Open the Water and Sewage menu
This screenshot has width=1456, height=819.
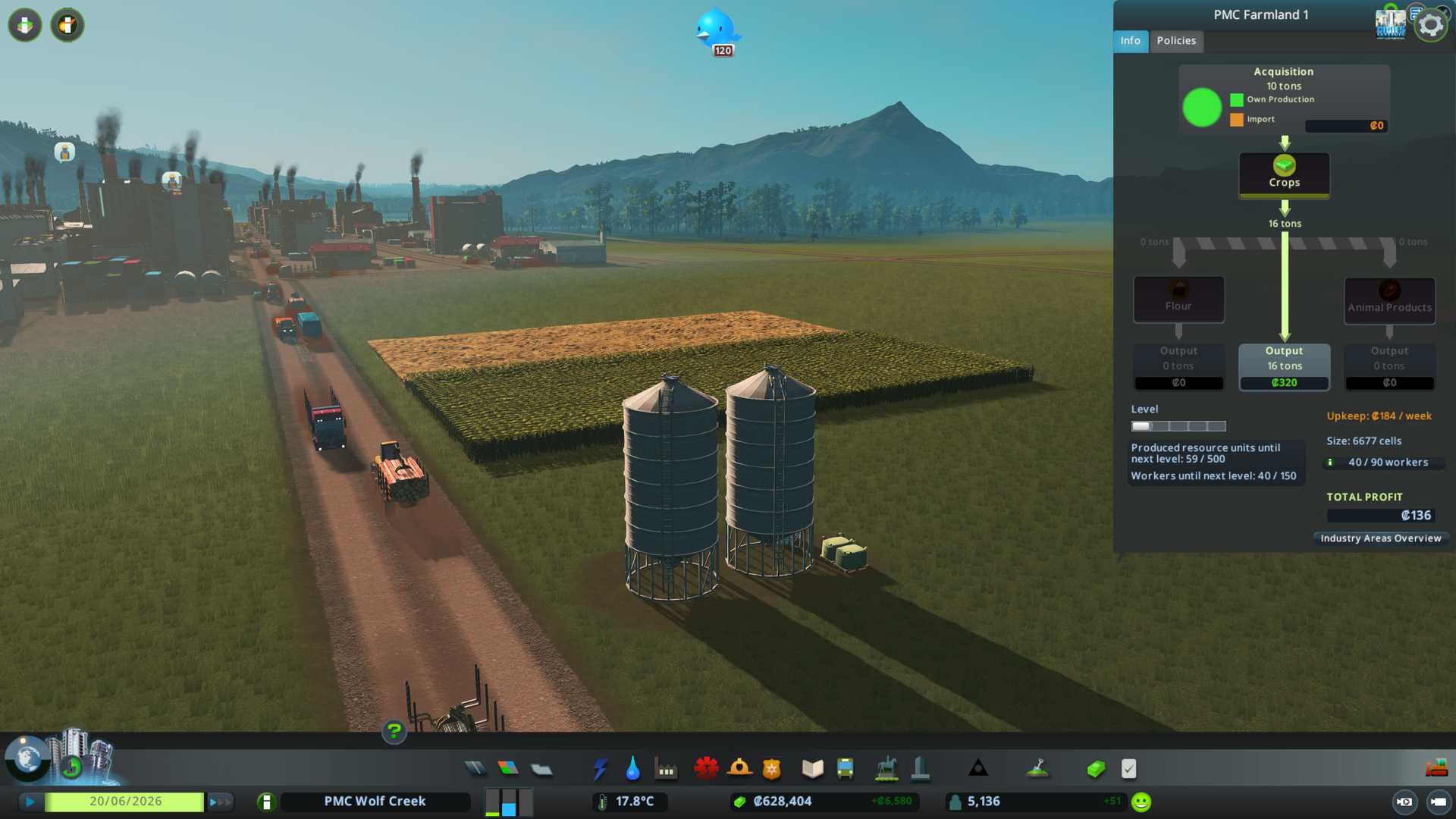coord(632,769)
